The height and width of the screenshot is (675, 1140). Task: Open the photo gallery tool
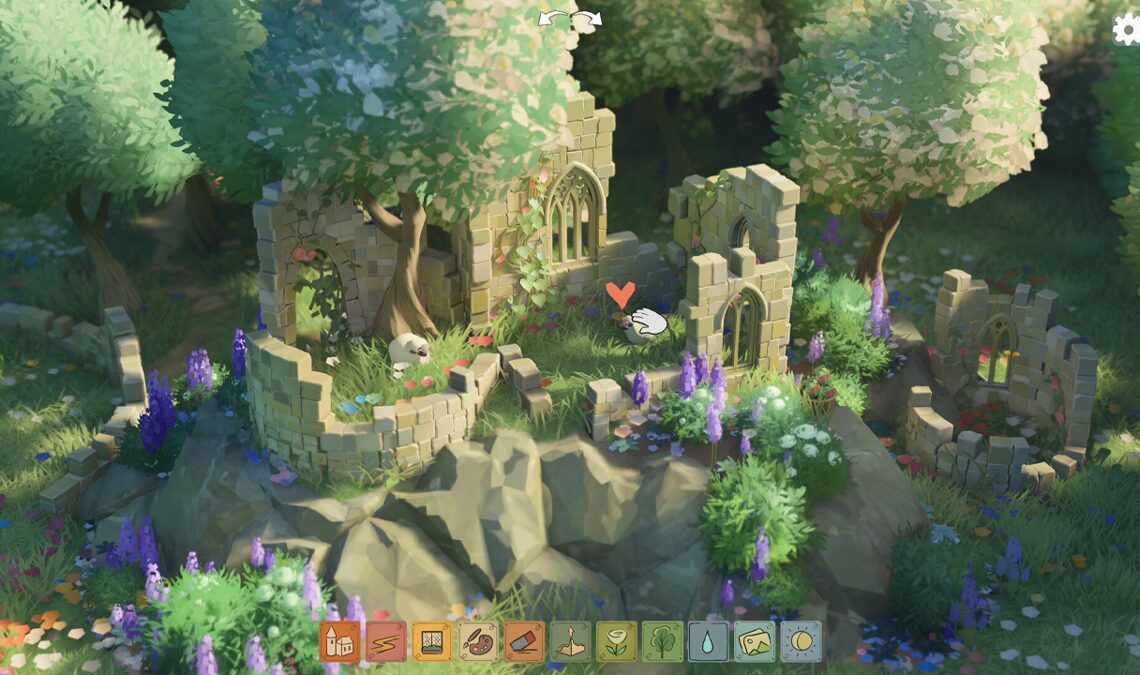(754, 641)
